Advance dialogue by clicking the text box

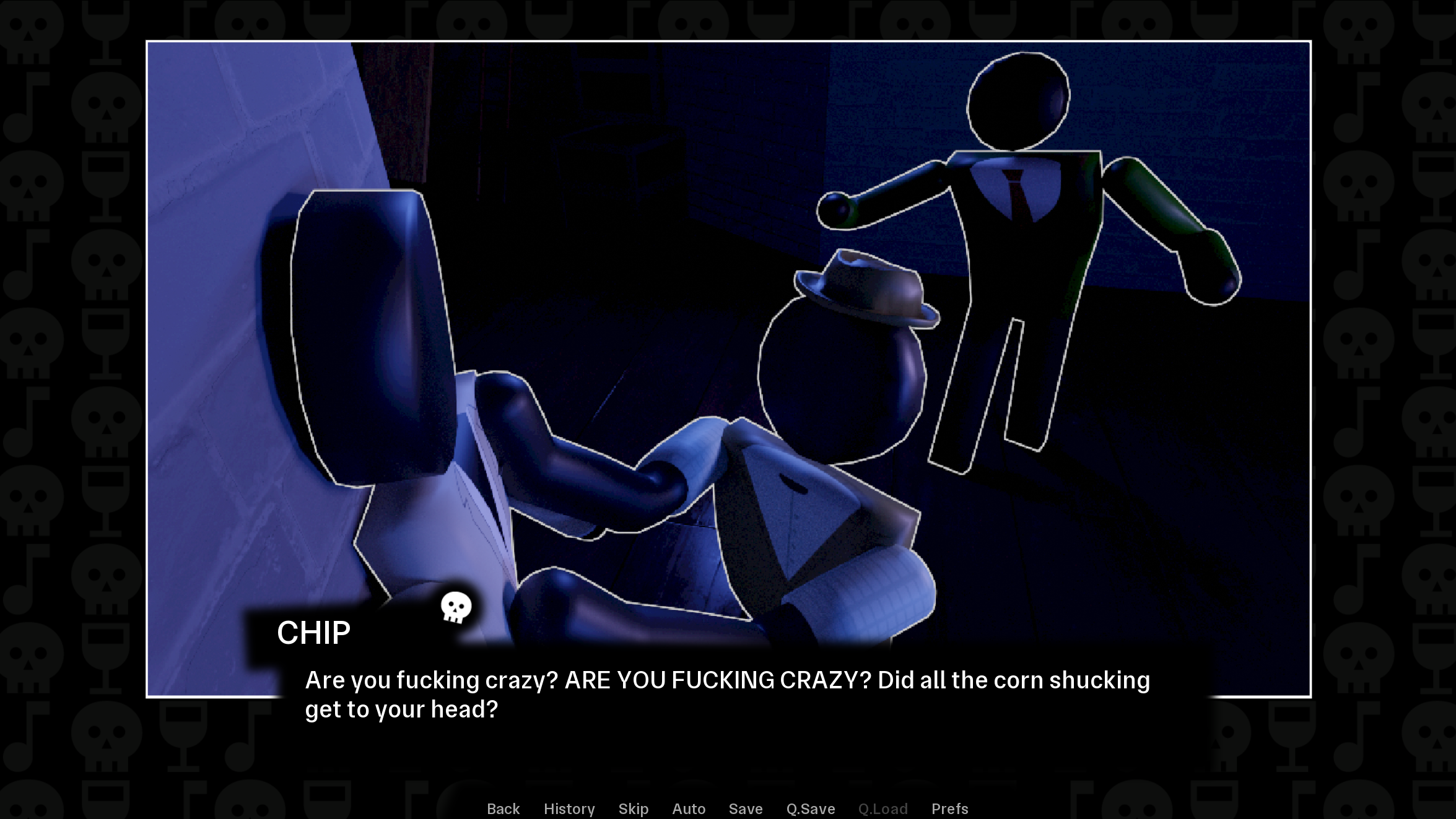pyautogui.click(x=725, y=693)
